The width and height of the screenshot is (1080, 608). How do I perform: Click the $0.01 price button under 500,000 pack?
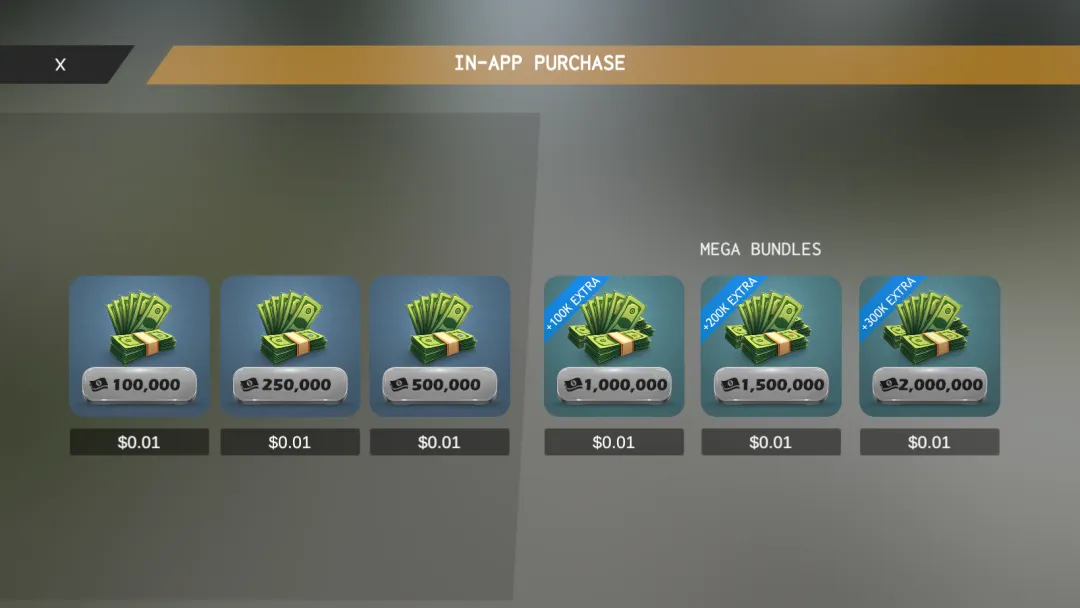coord(440,442)
